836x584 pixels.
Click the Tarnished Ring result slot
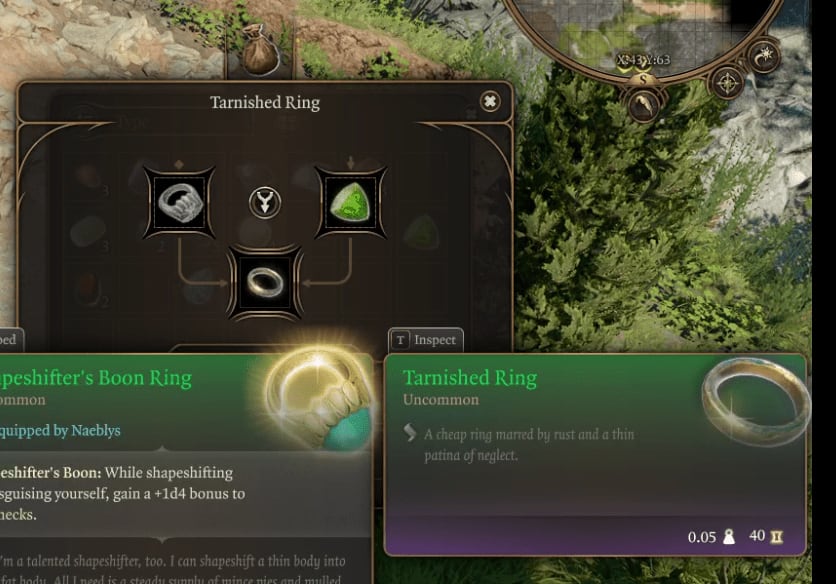coord(265,282)
